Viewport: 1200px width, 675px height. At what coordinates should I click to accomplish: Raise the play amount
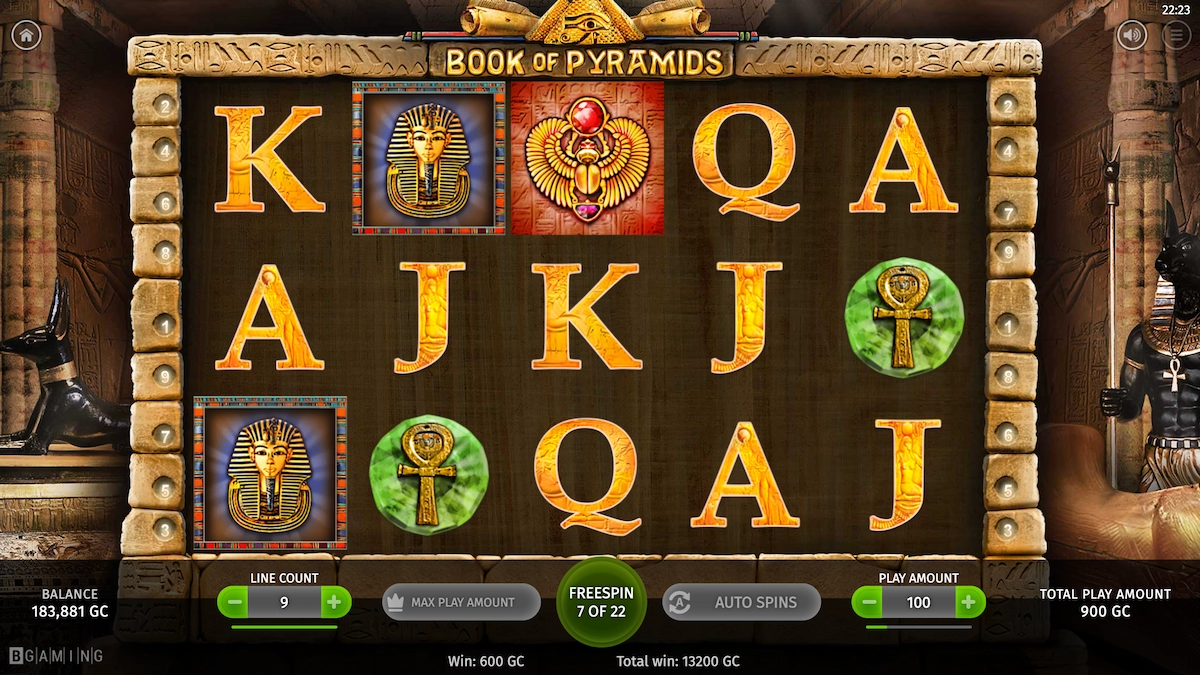[968, 602]
